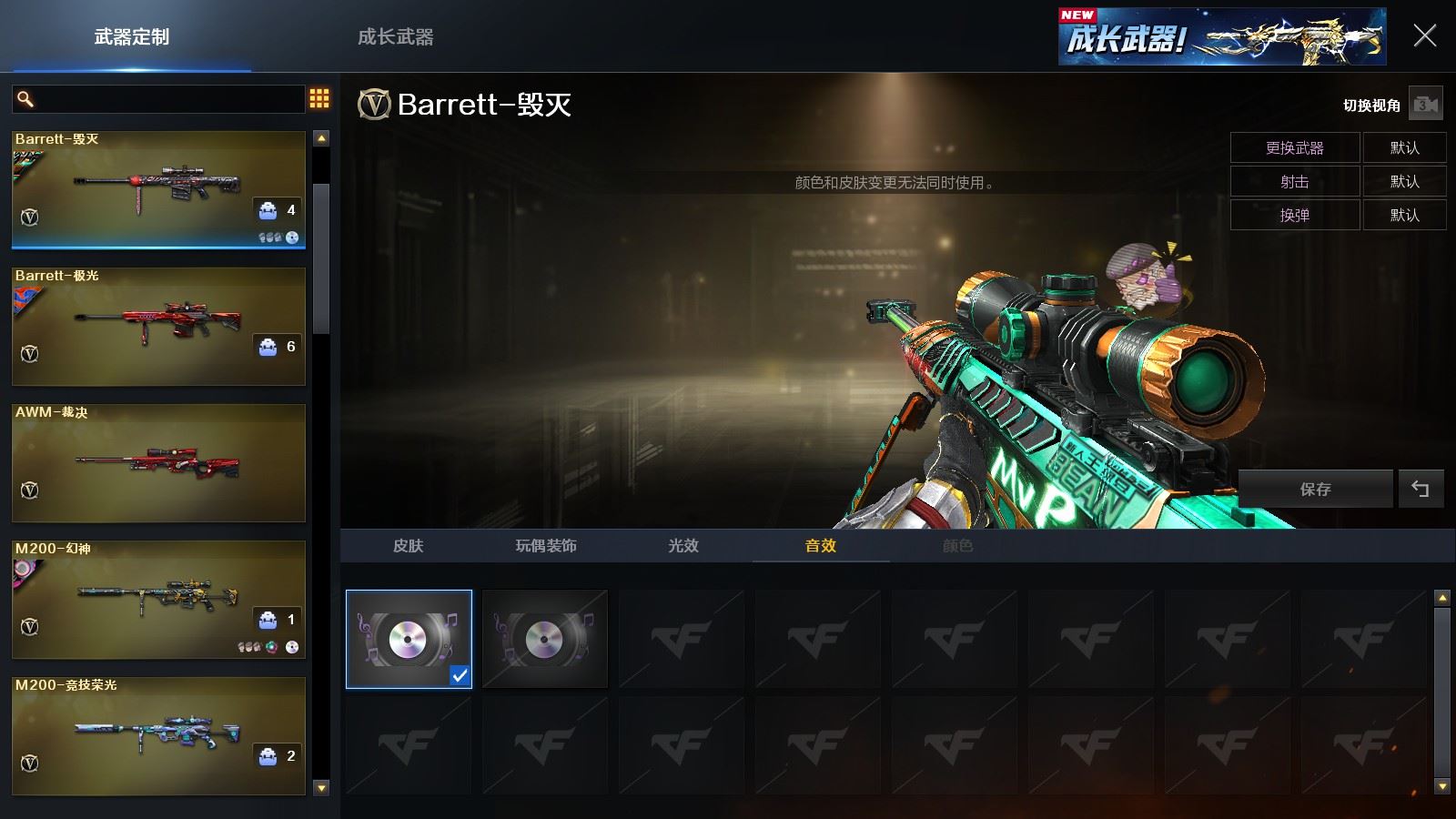
Task: Save the customization with 保存
Action: click(1315, 489)
